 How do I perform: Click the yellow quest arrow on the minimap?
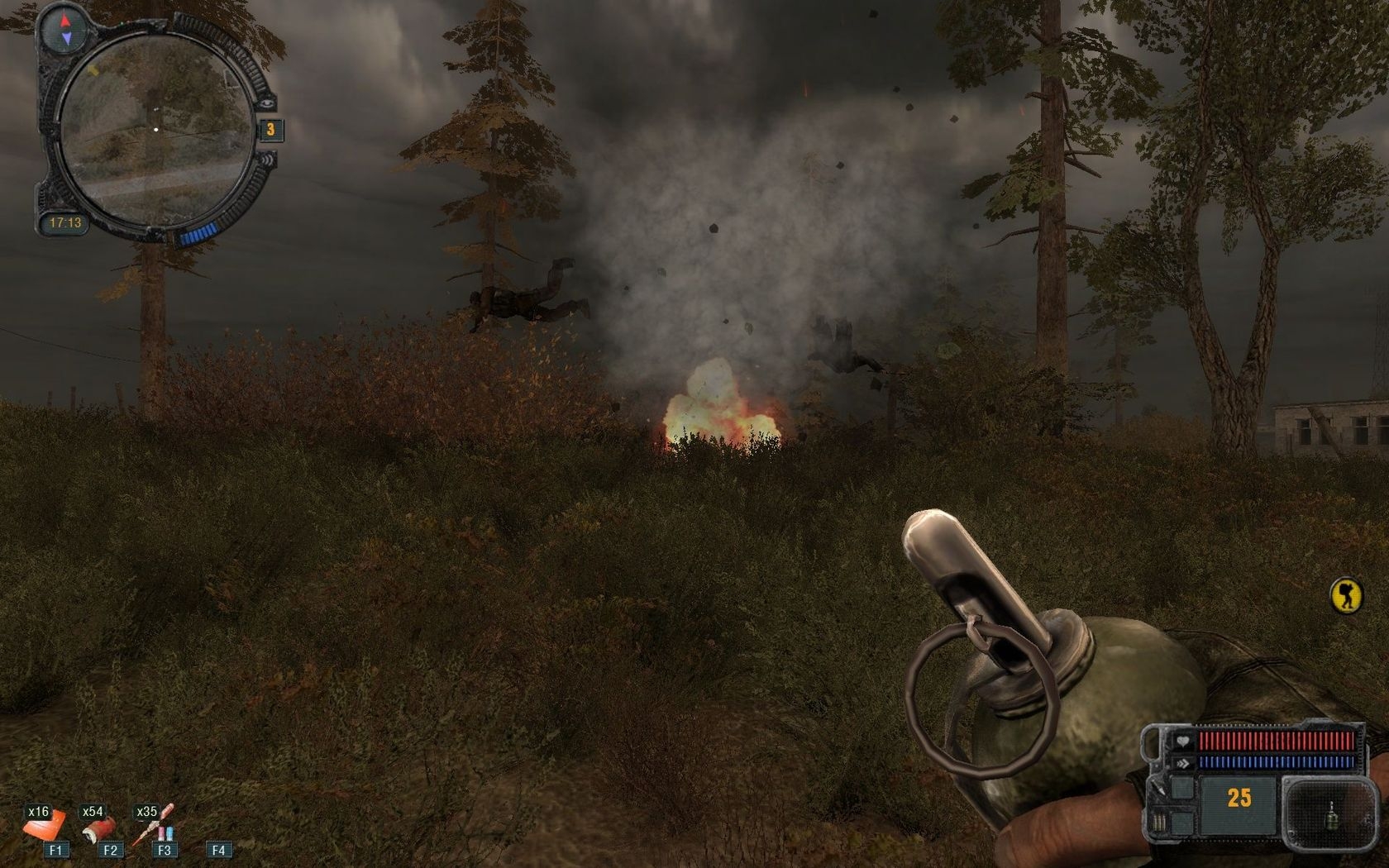pos(93,71)
